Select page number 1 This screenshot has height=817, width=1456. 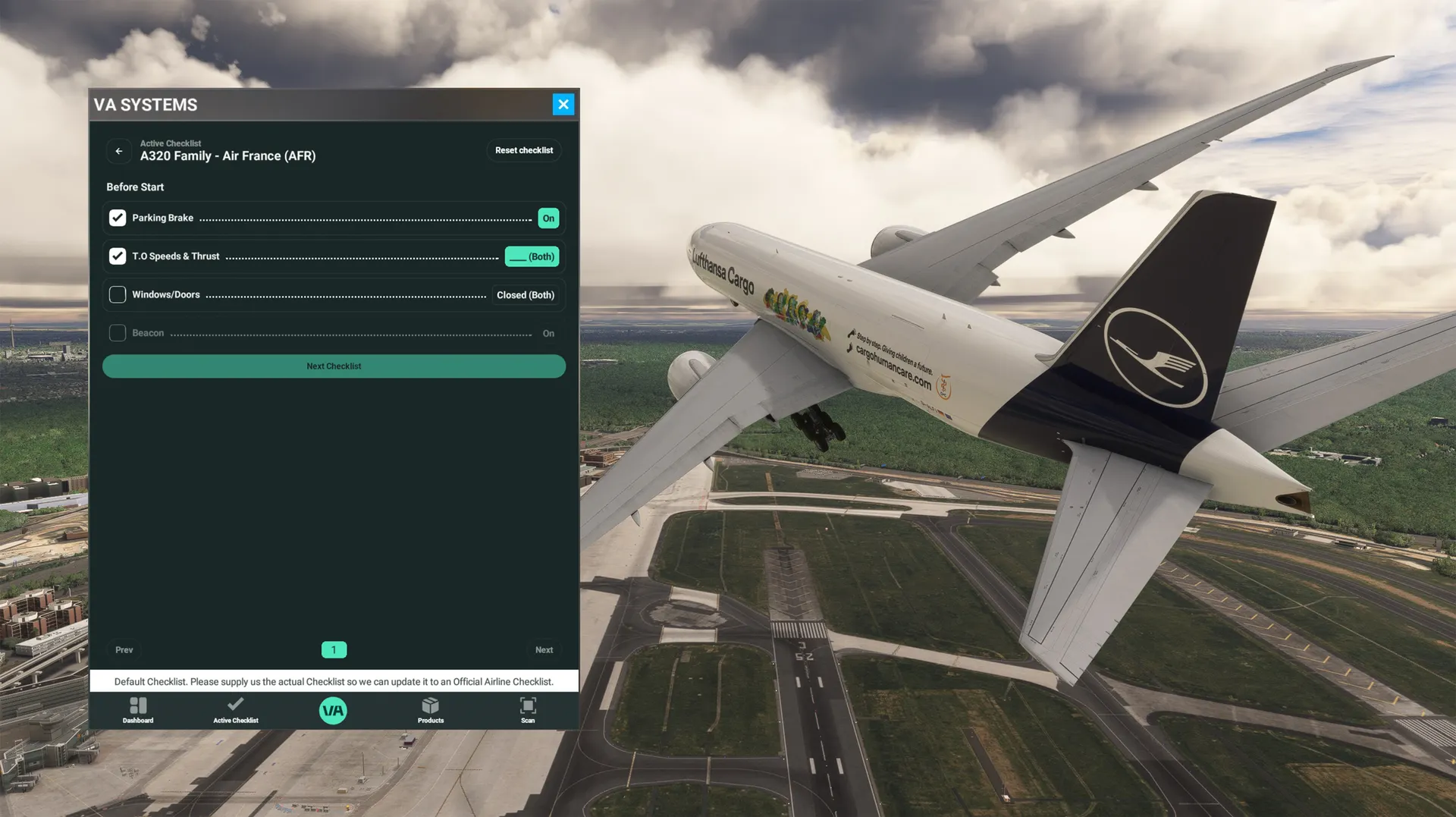(334, 650)
